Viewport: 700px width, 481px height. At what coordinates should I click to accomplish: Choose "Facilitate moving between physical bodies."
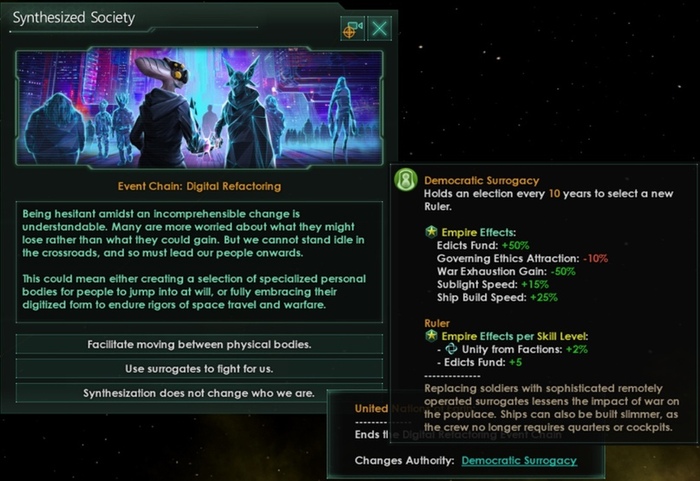tap(200, 344)
